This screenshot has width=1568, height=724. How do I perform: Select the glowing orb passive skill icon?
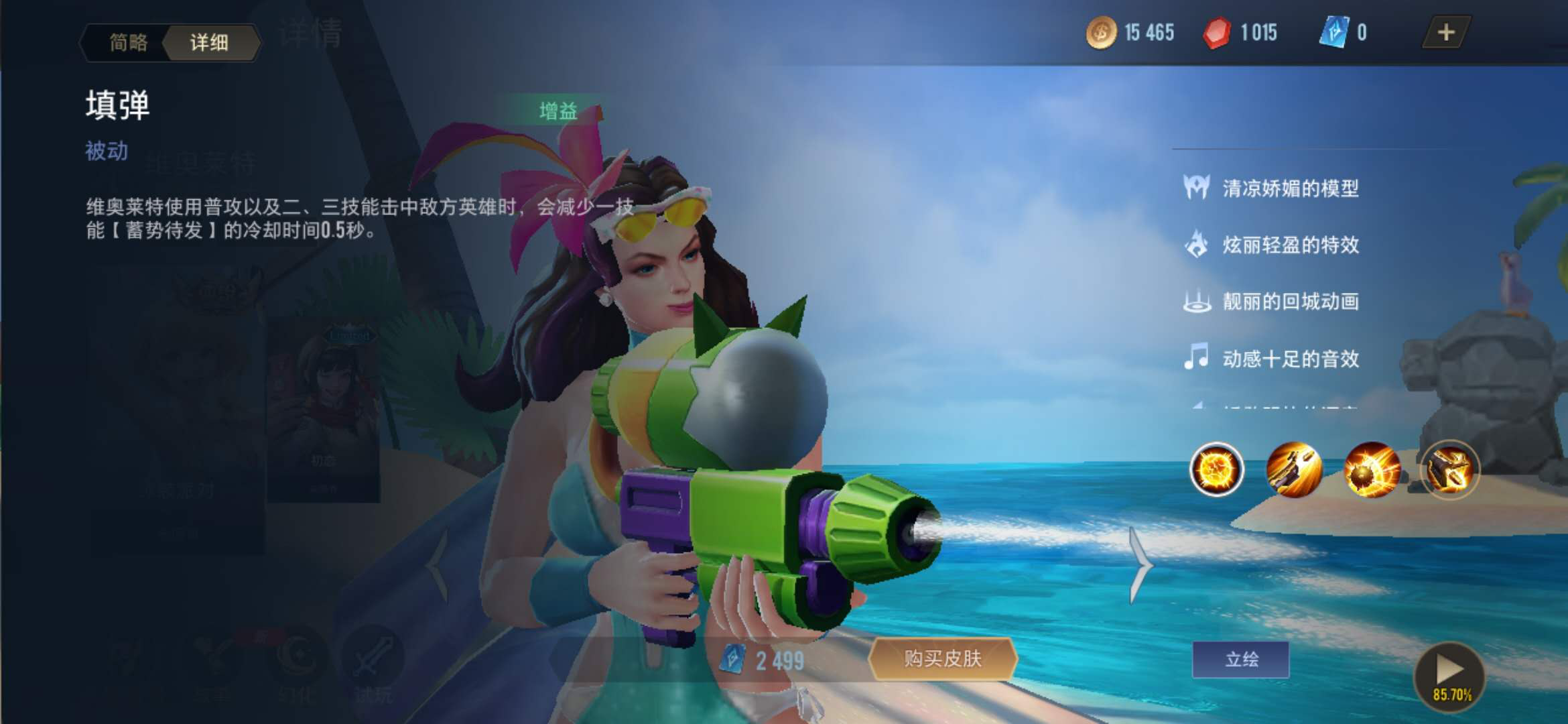pos(1216,469)
